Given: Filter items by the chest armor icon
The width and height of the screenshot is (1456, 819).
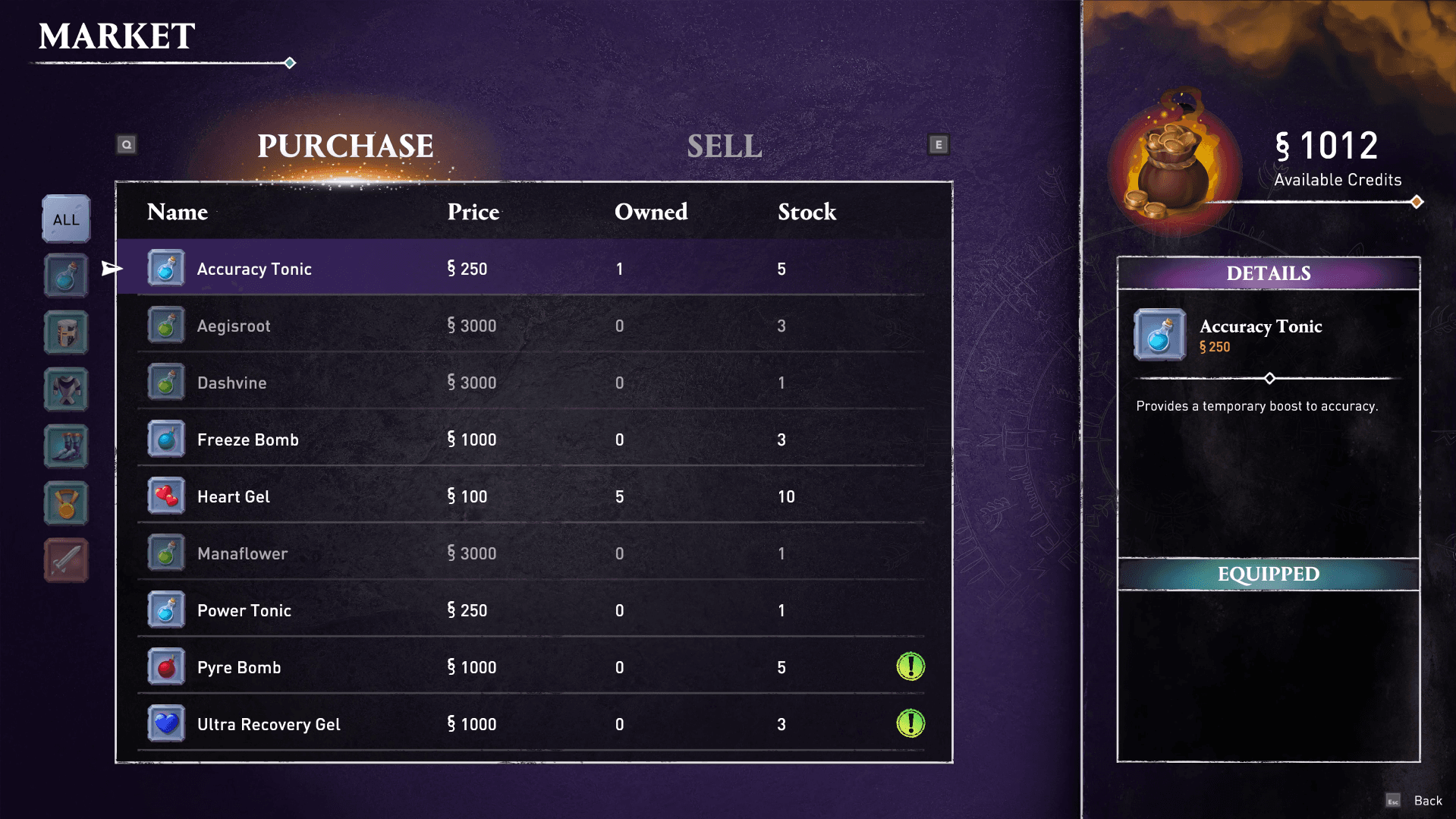Looking at the screenshot, I should click(65, 389).
